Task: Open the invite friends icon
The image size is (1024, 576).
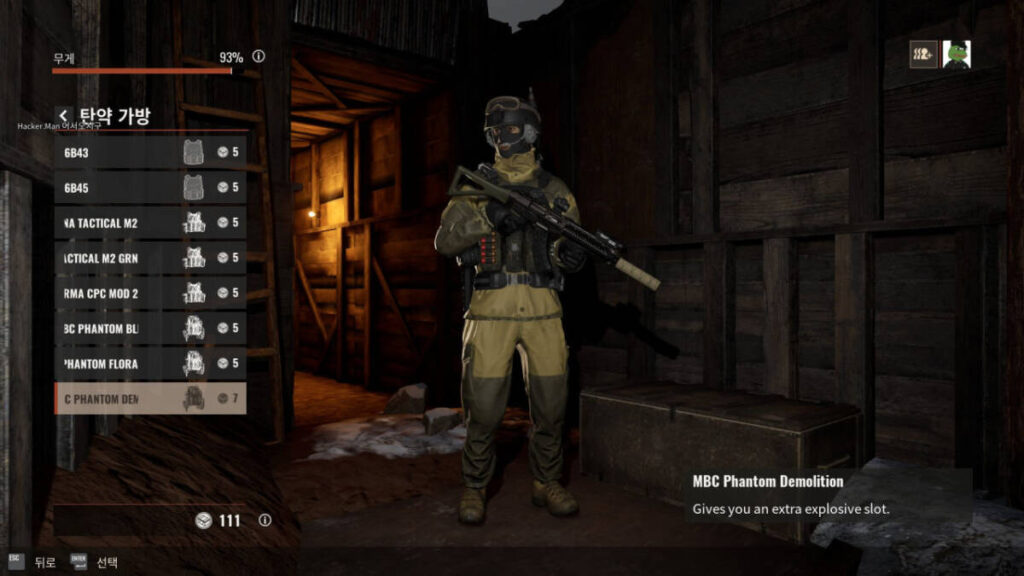Action: tap(923, 54)
